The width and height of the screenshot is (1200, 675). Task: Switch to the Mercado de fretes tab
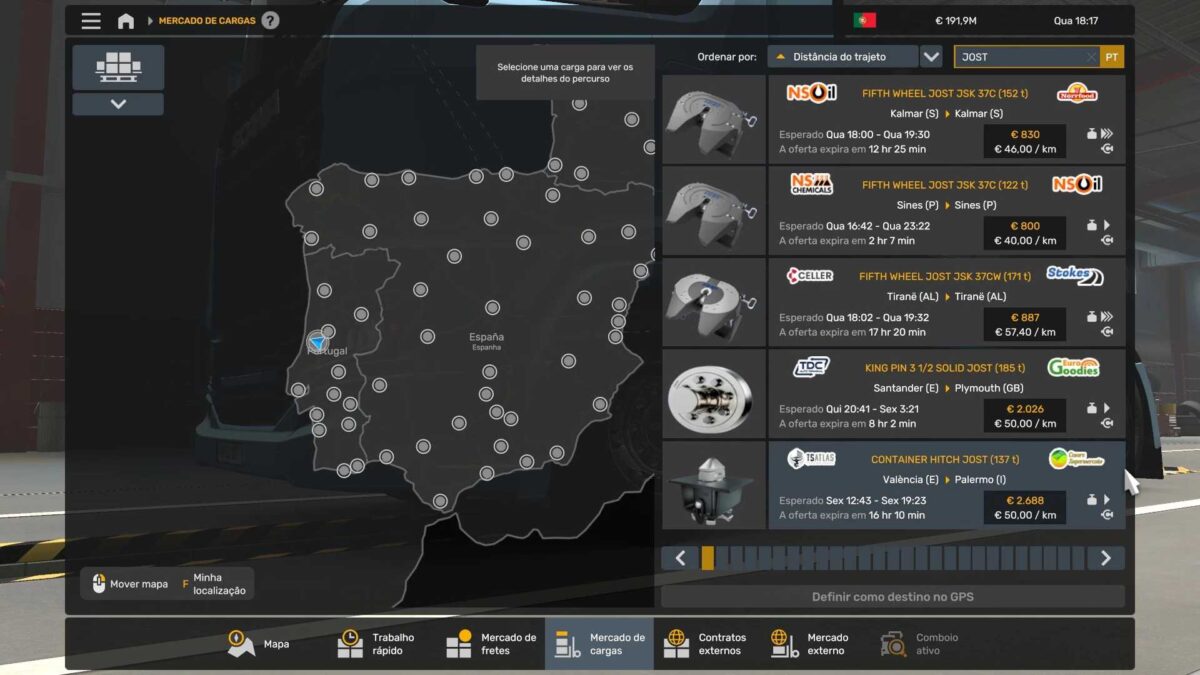point(491,644)
